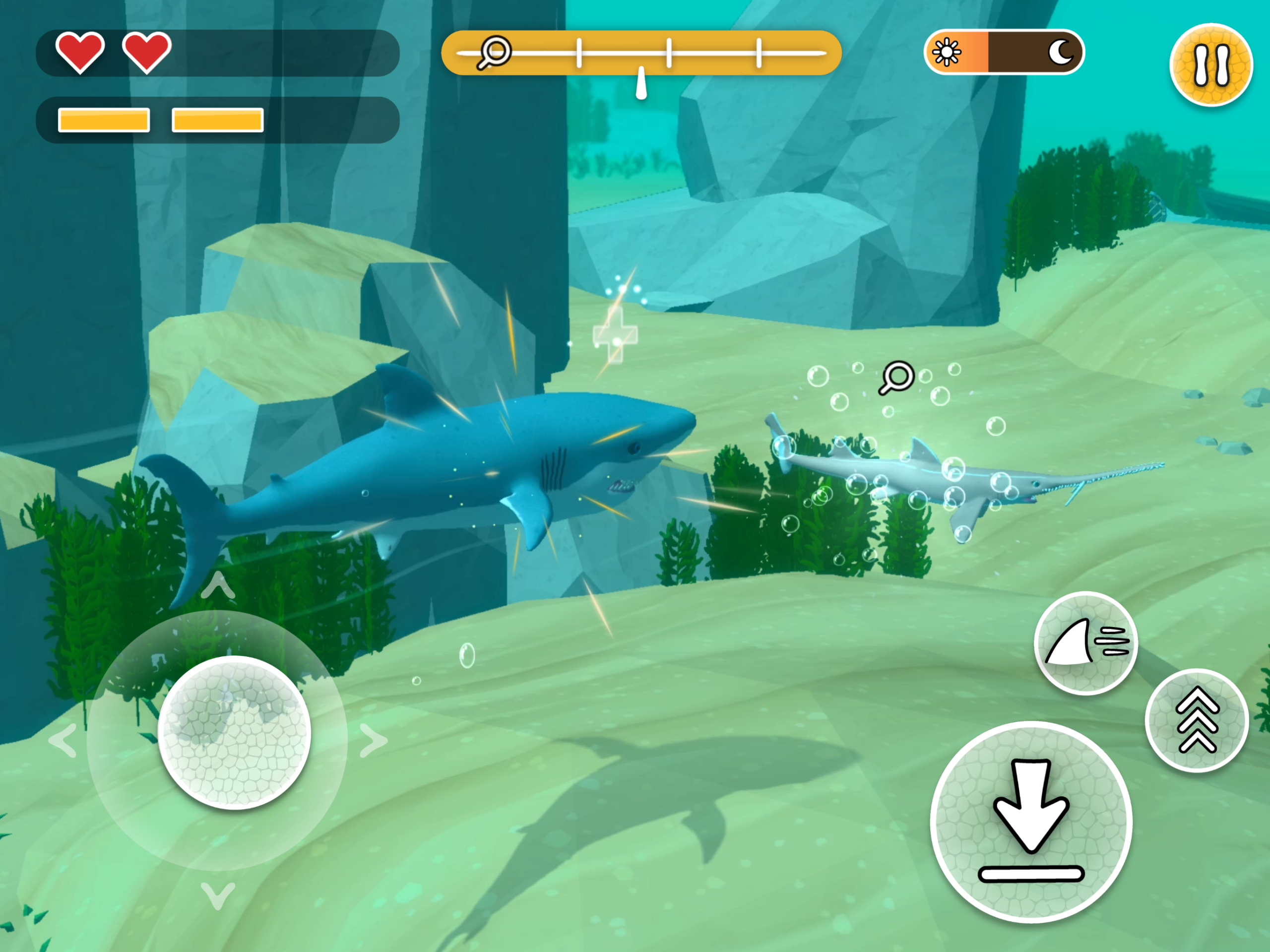Click the day-night cycle indicator
Viewport: 1270px width, 952px height.
pyautogui.click(x=1004, y=52)
